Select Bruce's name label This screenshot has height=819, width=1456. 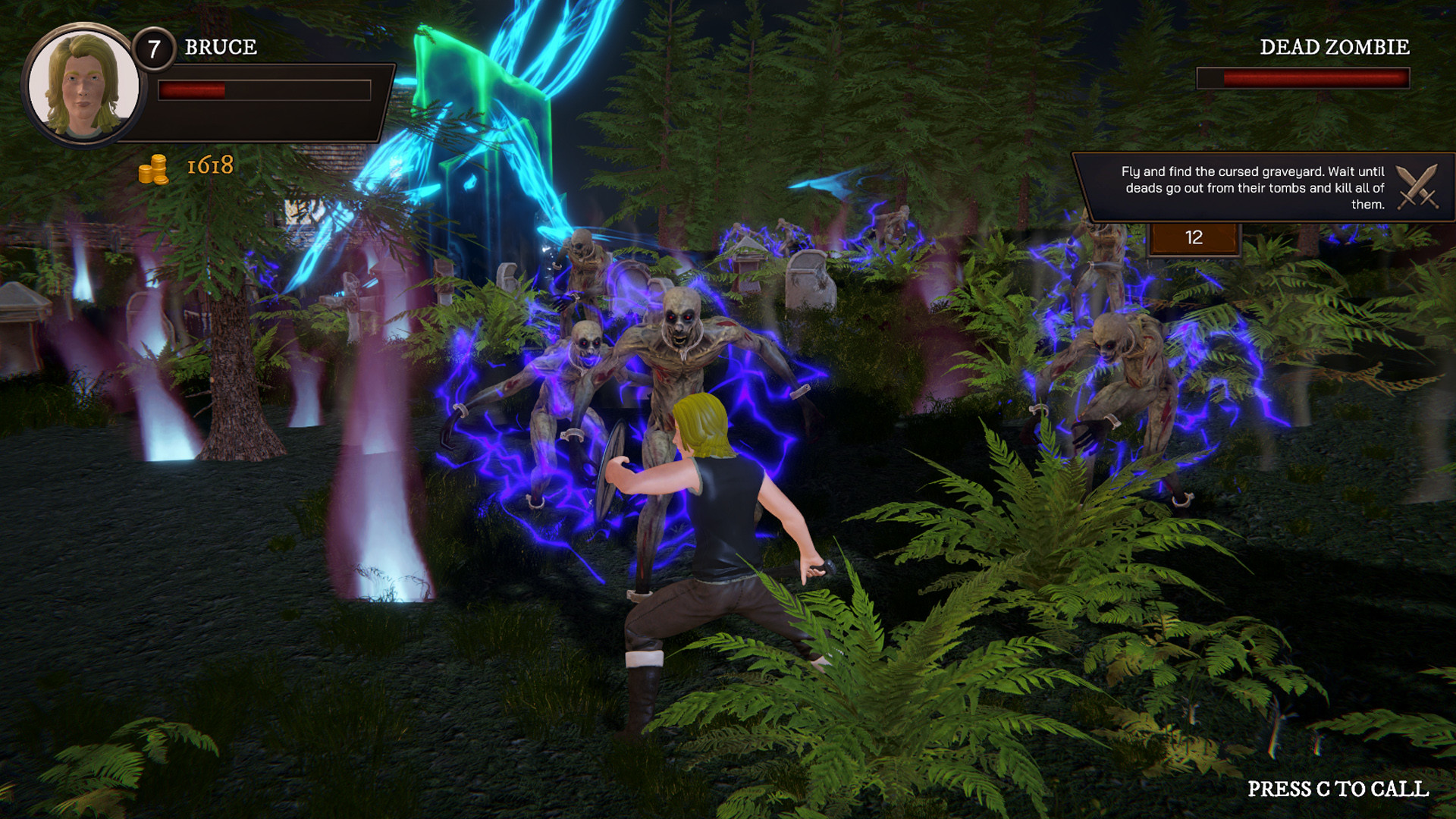(219, 47)
